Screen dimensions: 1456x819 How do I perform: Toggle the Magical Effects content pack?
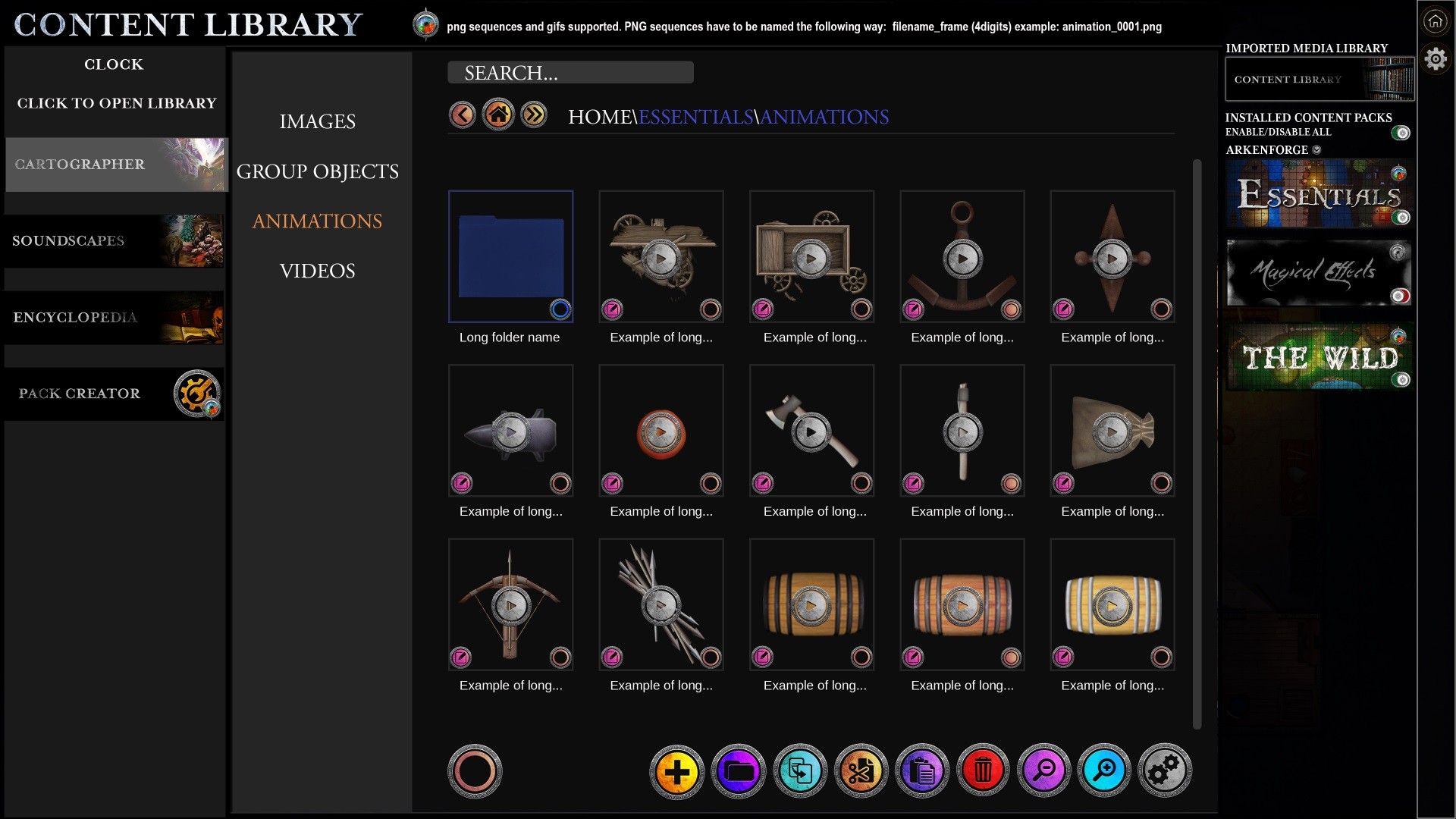[x=1400, y=296]
